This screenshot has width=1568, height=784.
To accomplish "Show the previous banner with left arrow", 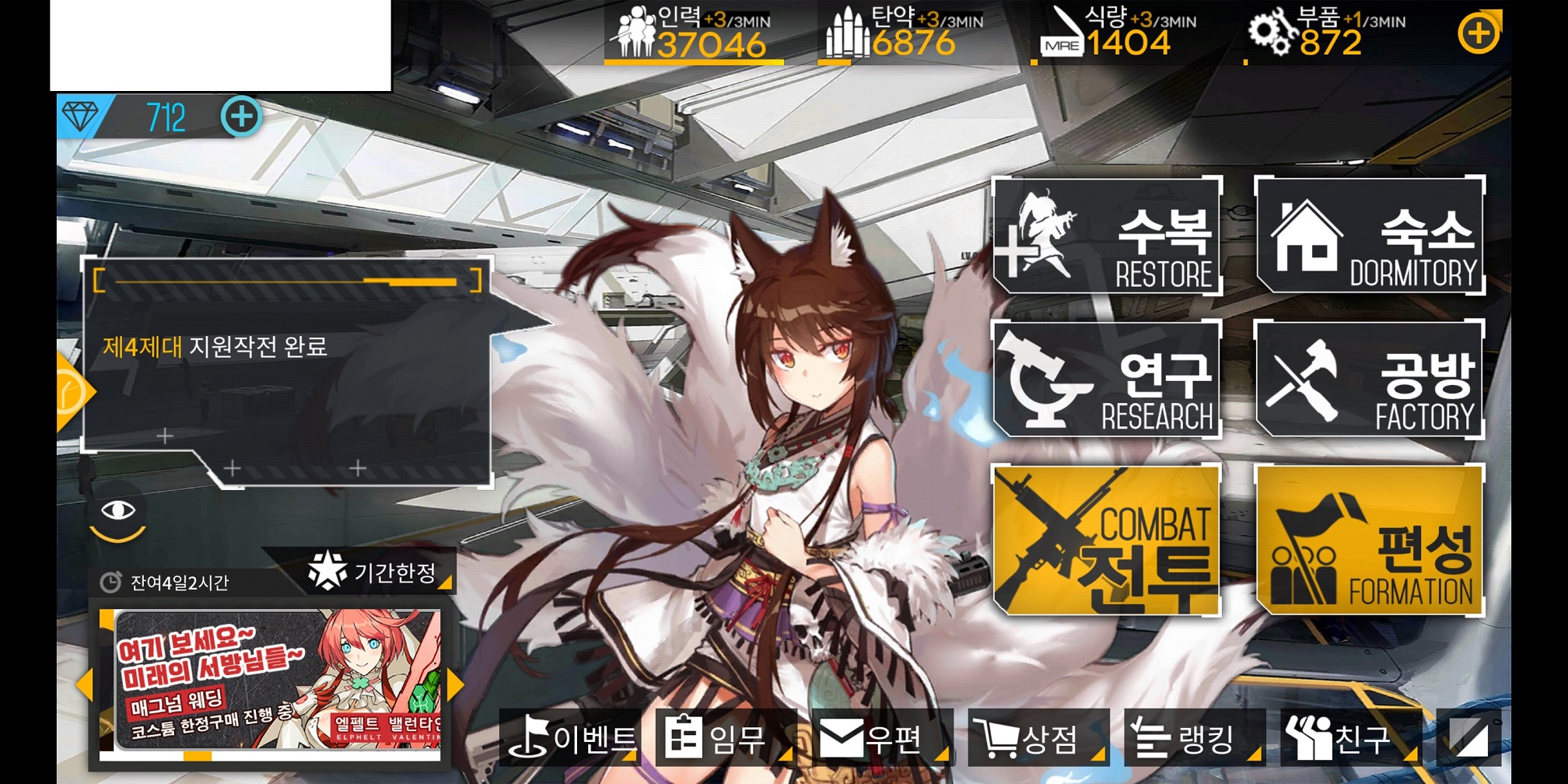I will (84, 684).
